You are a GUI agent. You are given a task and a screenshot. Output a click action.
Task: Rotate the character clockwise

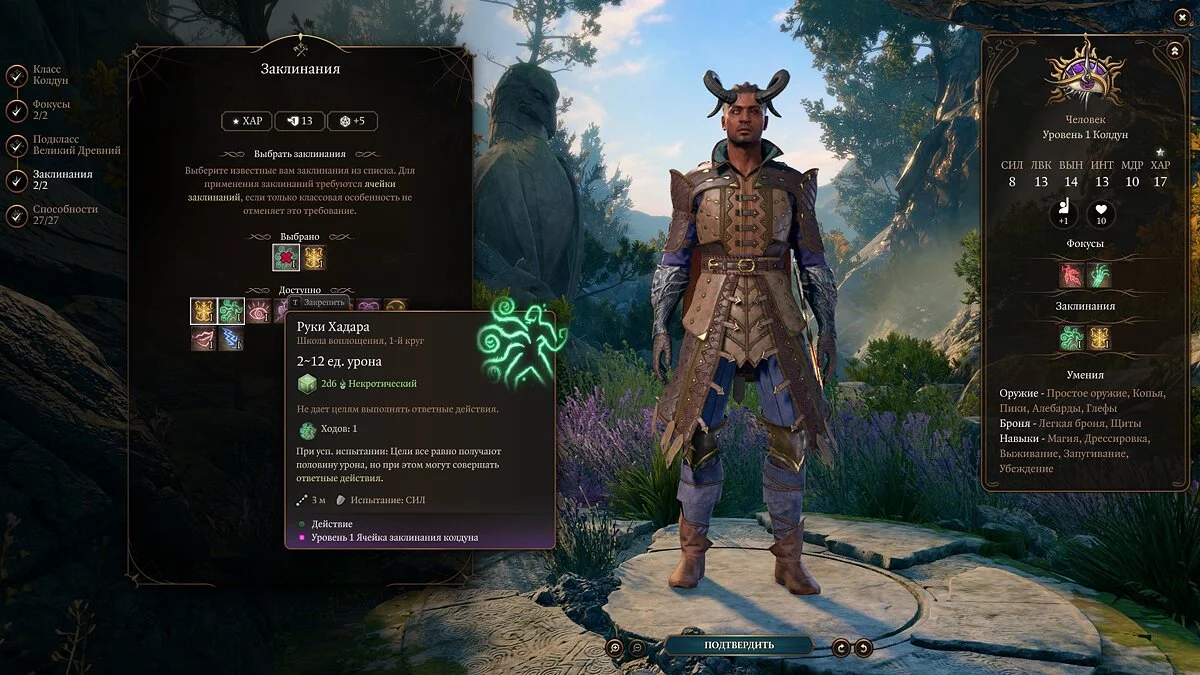pos(842,647)
